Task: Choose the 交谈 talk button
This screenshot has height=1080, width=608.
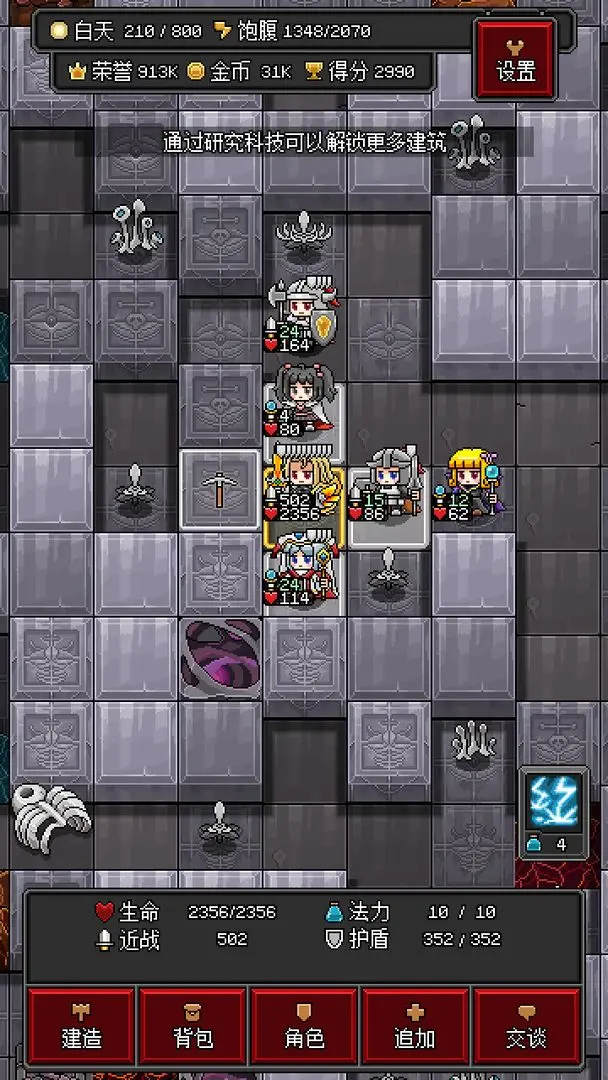Action: [526, 1026]
